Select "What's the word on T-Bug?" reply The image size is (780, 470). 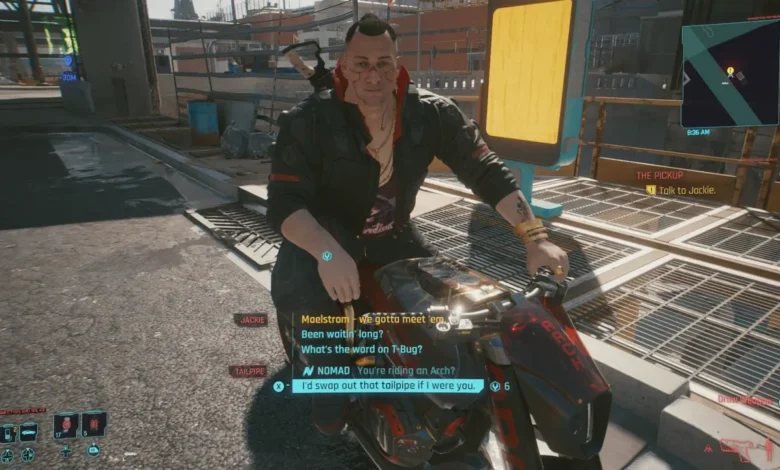click(359, 349)
